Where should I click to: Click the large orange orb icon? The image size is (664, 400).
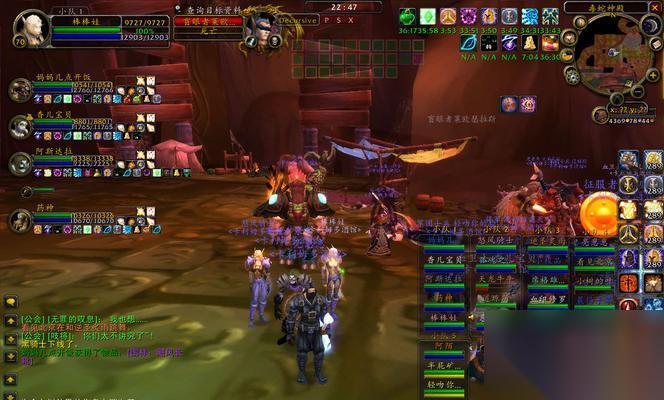click(598, 214)
